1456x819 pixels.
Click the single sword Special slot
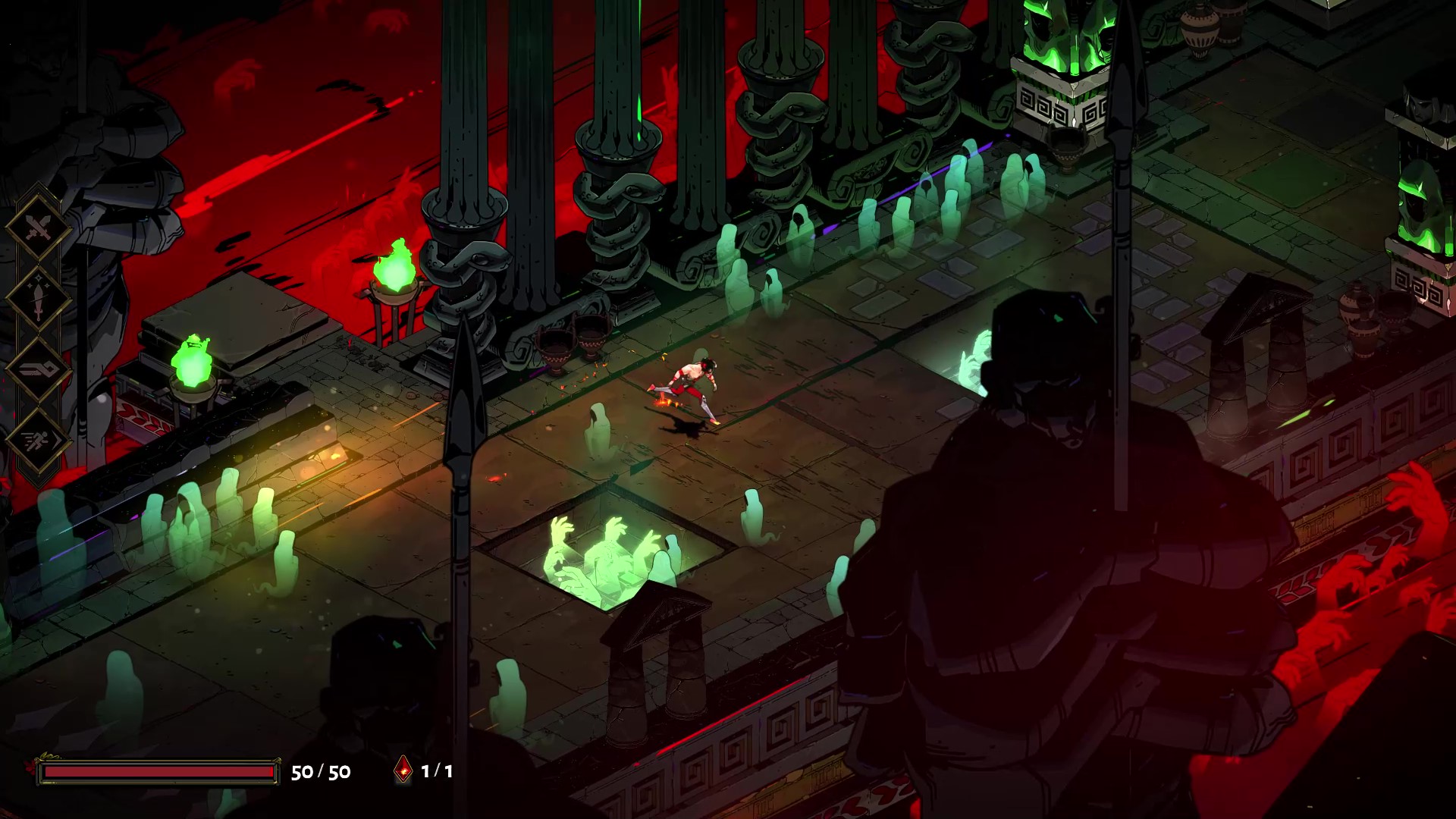(38, 298)
